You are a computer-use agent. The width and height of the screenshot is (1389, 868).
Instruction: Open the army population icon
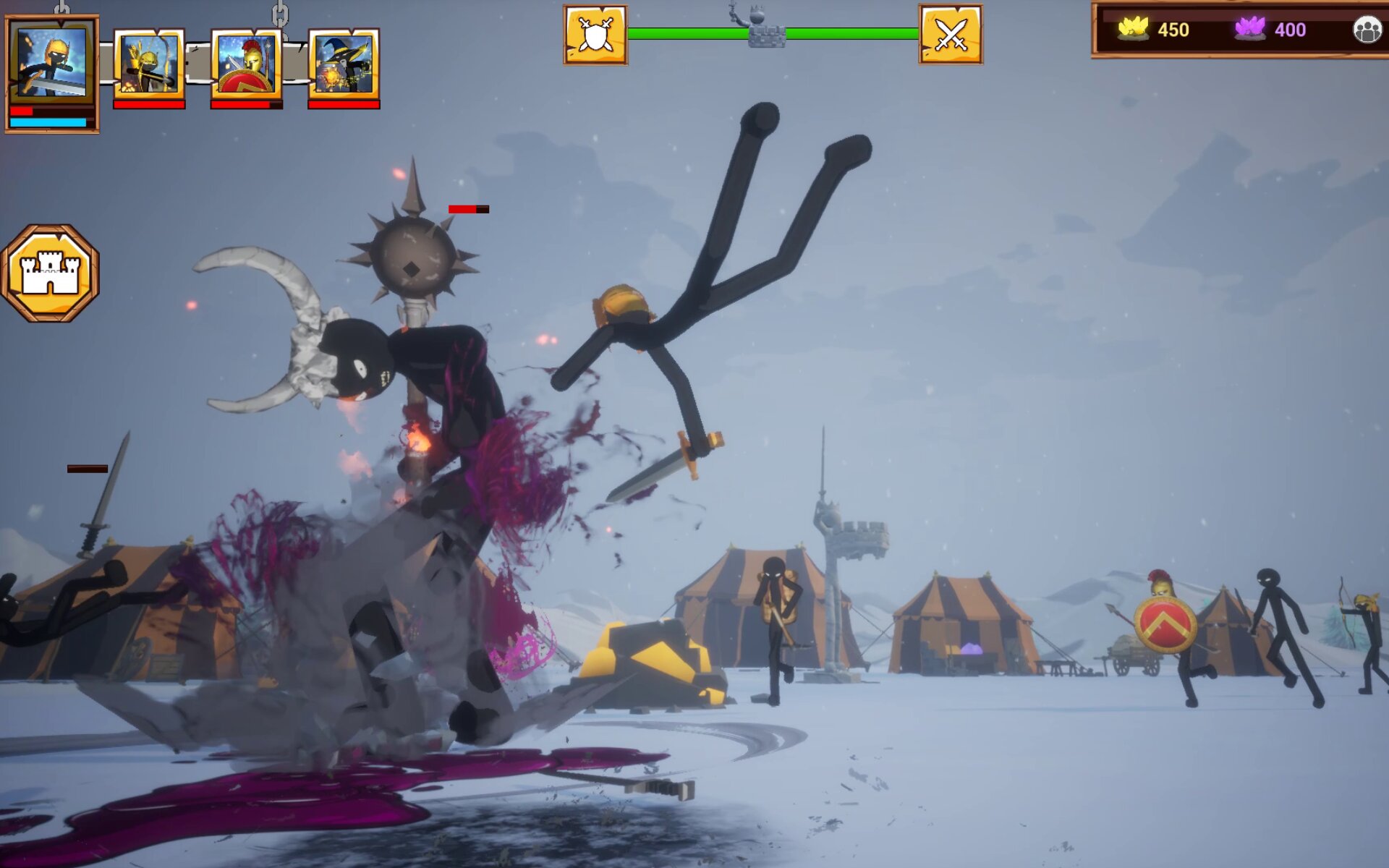[1367, 30]
